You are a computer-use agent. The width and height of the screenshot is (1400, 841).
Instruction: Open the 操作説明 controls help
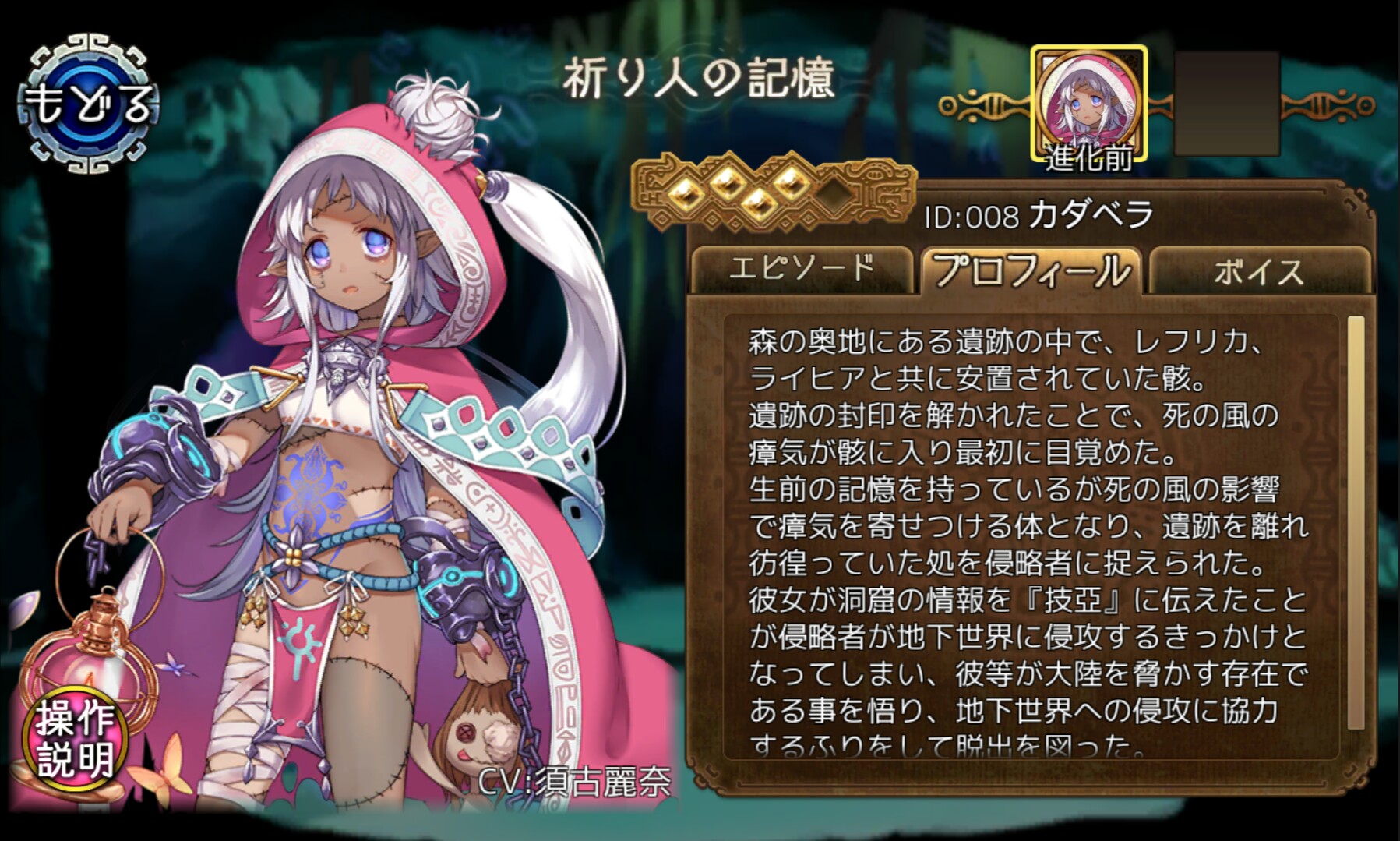(x=74, y=739)
